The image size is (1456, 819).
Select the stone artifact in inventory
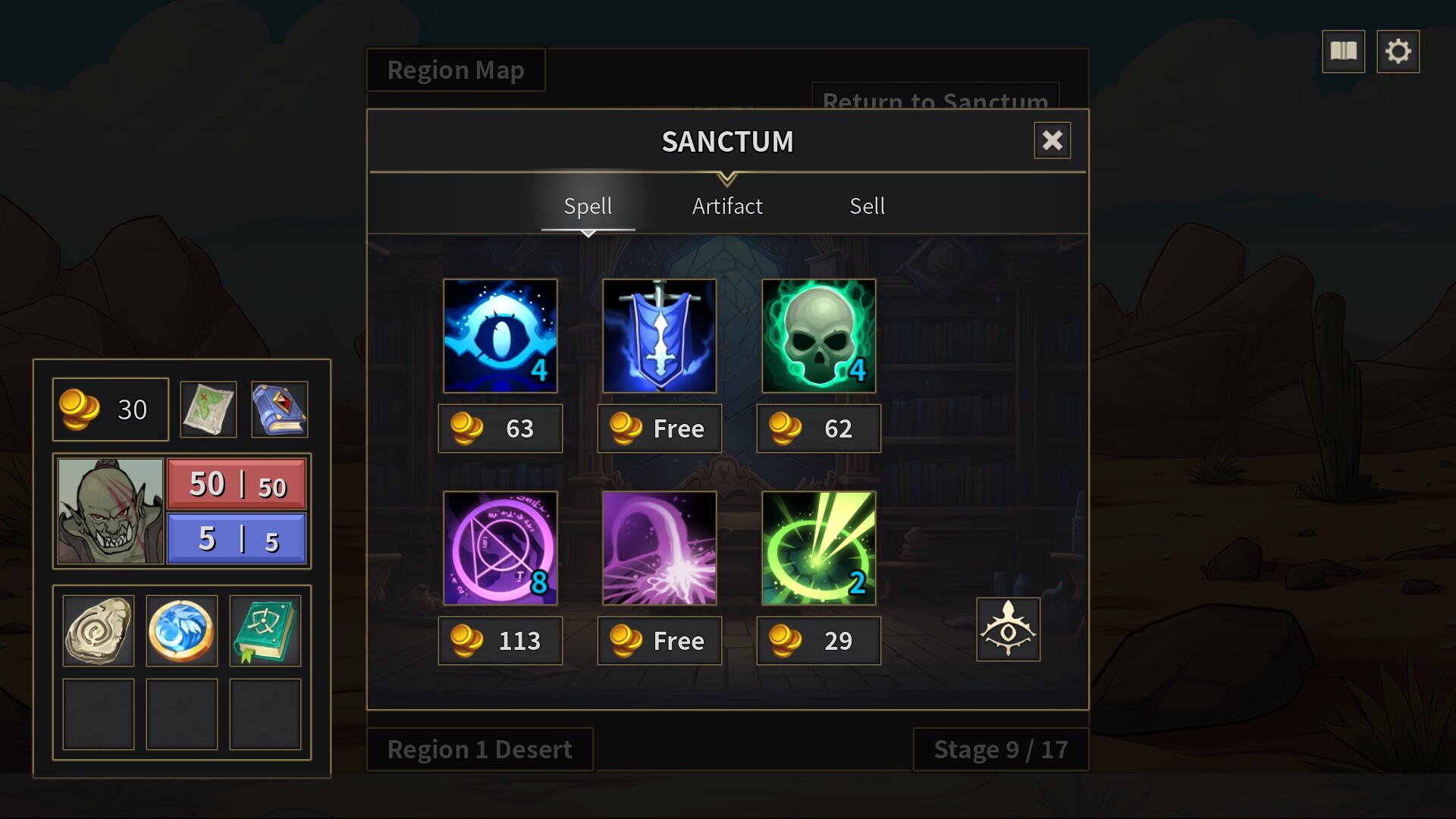98,630
